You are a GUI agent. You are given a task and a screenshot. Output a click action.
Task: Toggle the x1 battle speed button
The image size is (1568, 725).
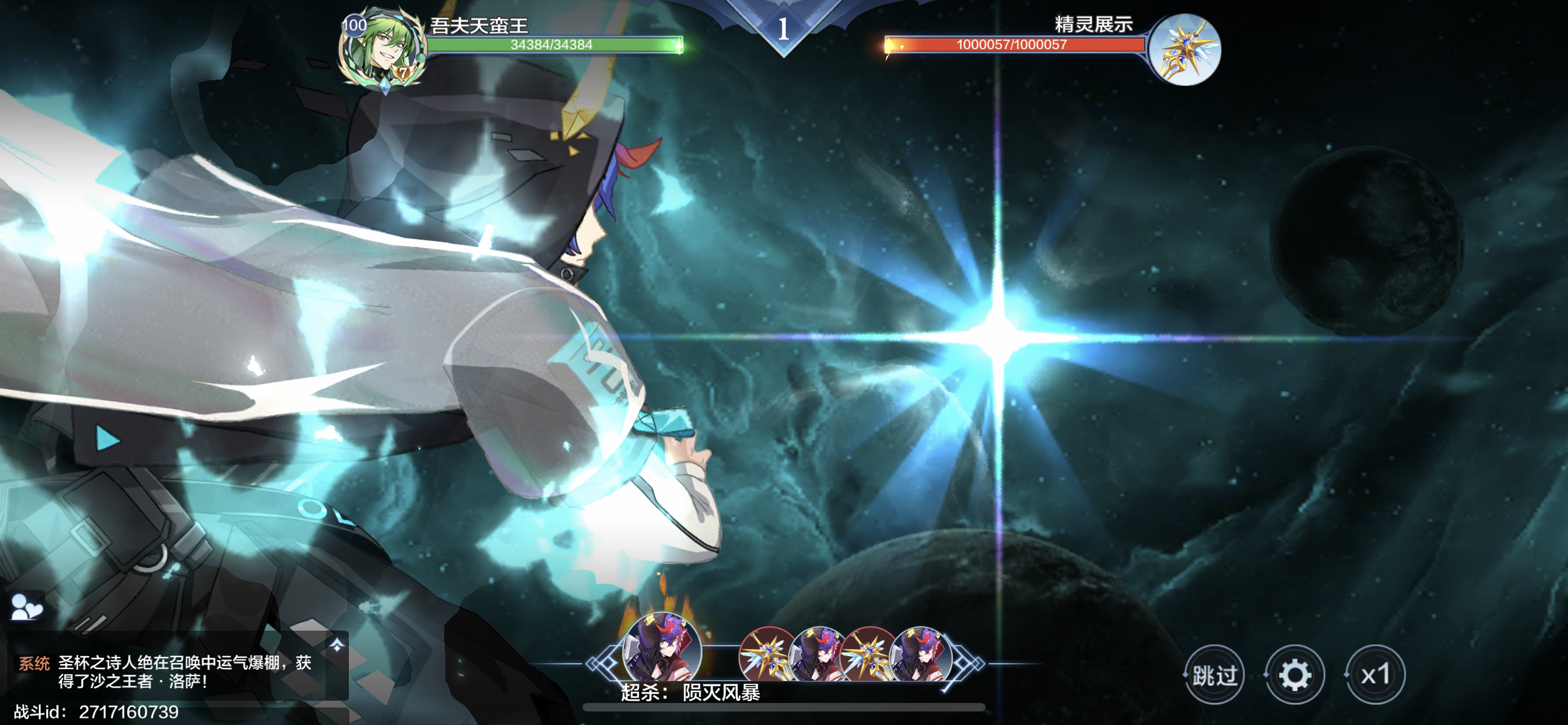(x=1375, y=675)
